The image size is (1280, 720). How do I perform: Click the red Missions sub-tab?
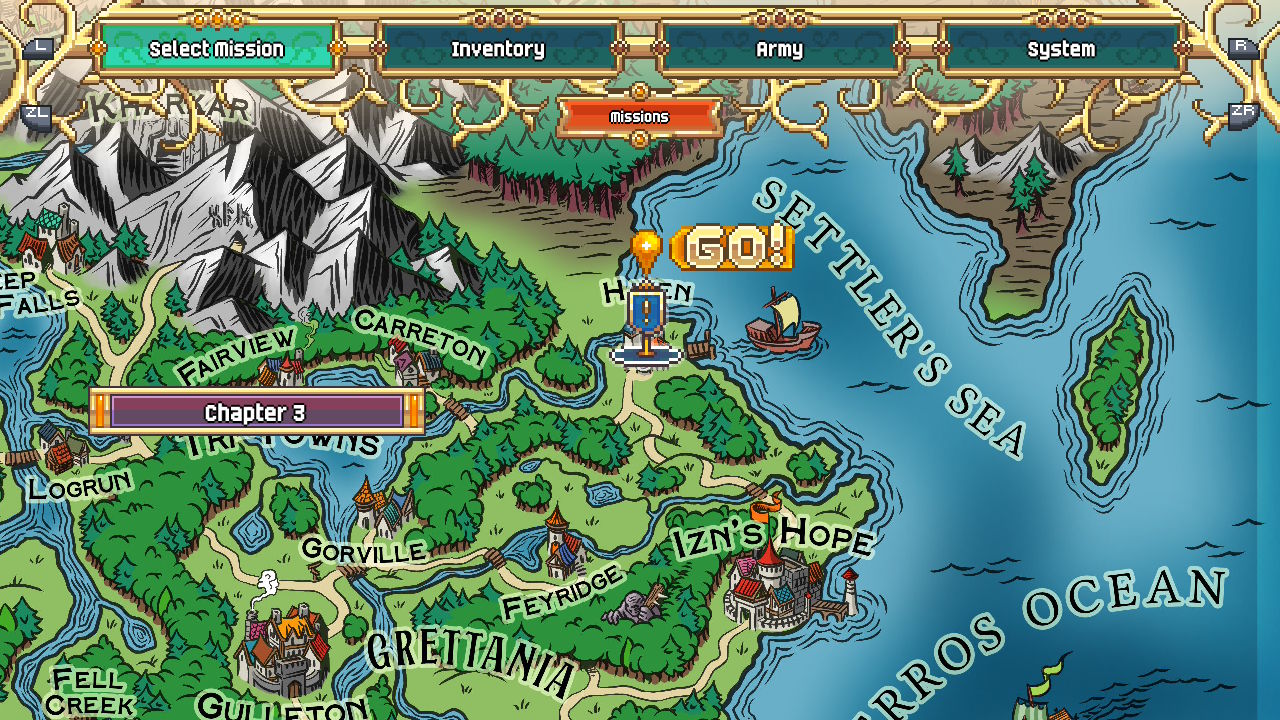(639, 117)
